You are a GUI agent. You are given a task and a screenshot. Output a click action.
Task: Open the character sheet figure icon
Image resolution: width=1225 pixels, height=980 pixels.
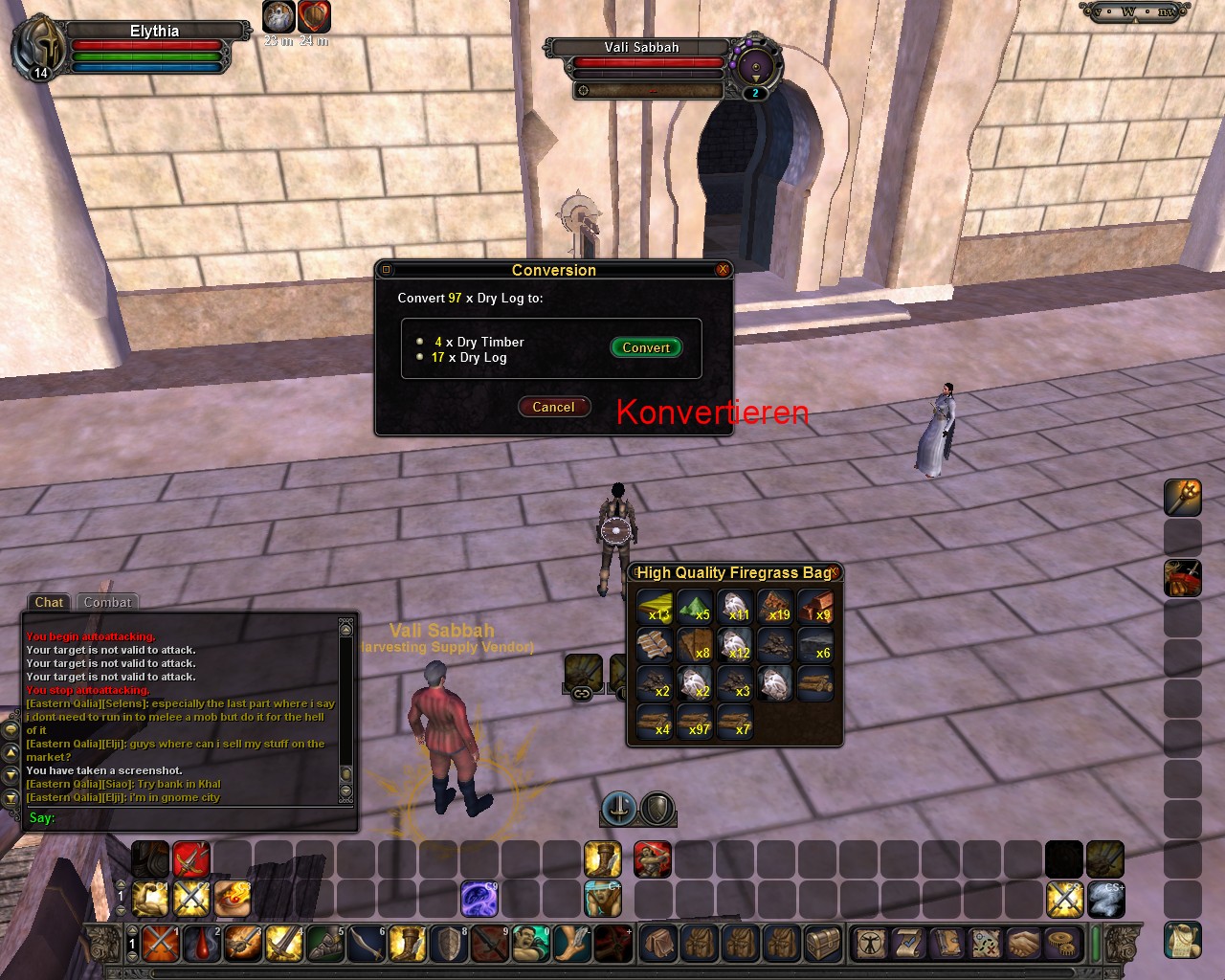click(871, 943)
